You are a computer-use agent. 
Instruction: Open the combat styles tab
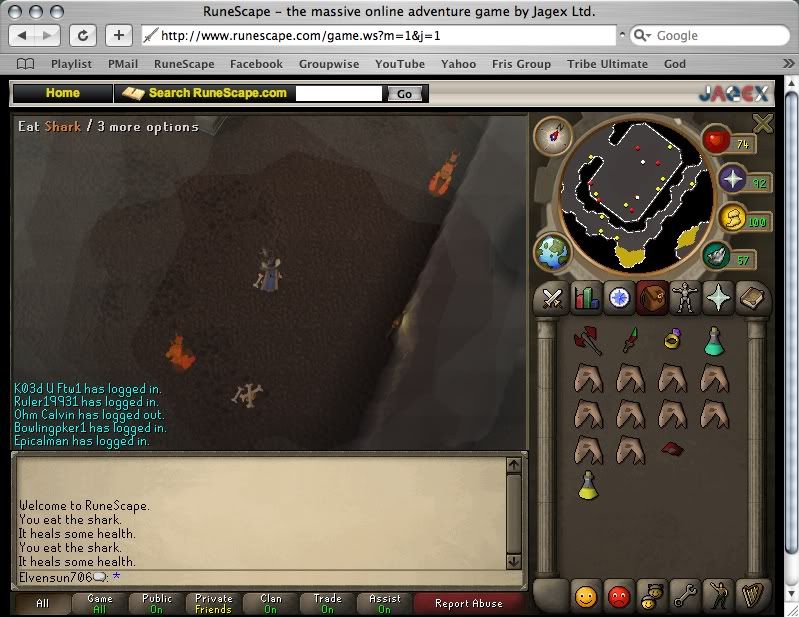pos(551,298)
